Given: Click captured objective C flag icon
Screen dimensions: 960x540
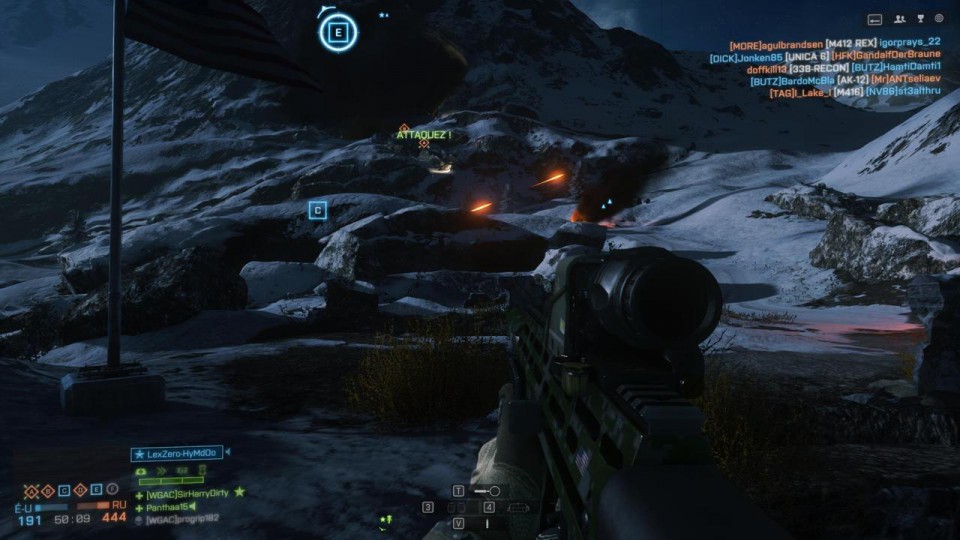Looking at the screenshot, I should [64, 490].
